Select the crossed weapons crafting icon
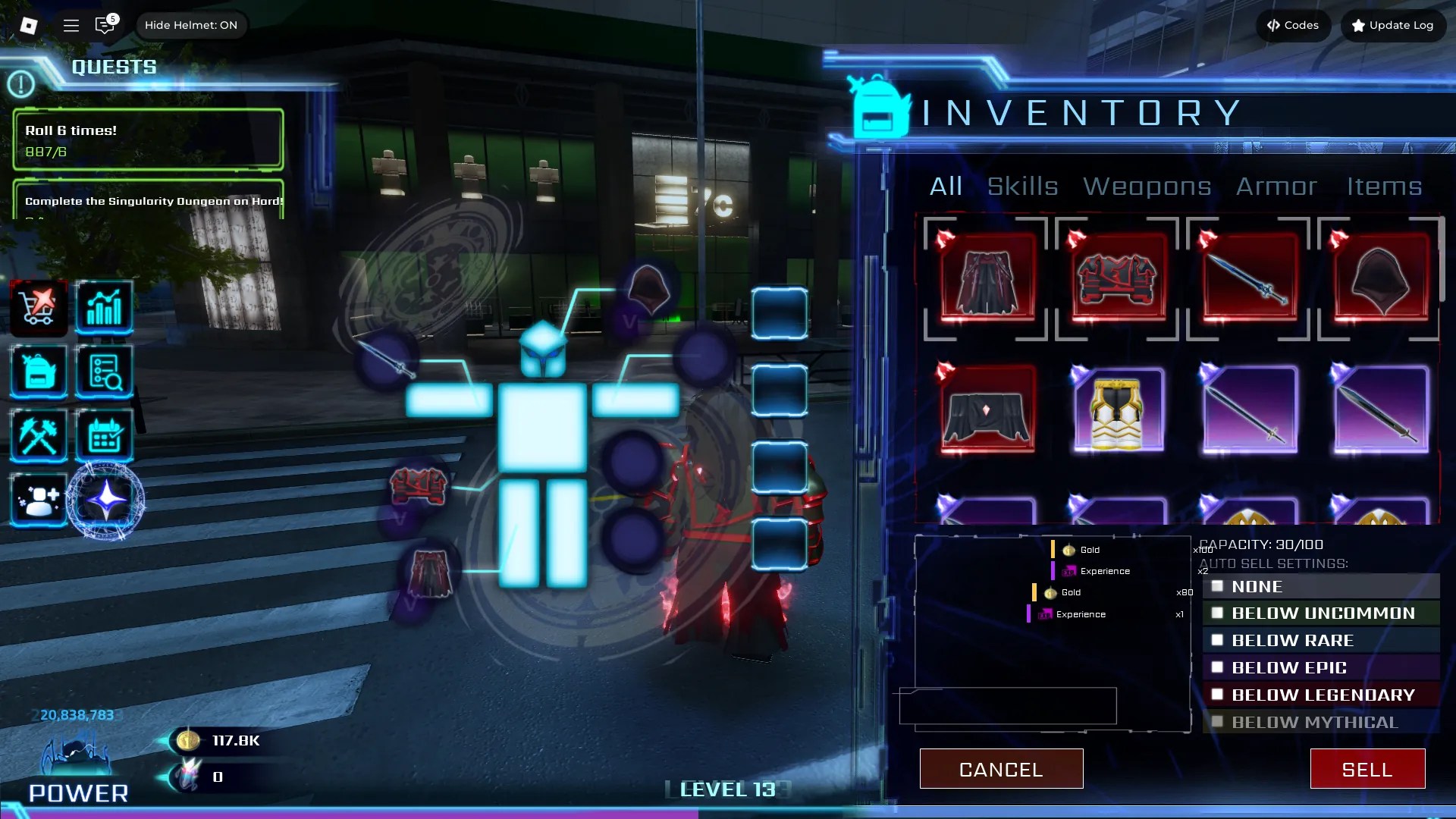 tap(38, 435)
